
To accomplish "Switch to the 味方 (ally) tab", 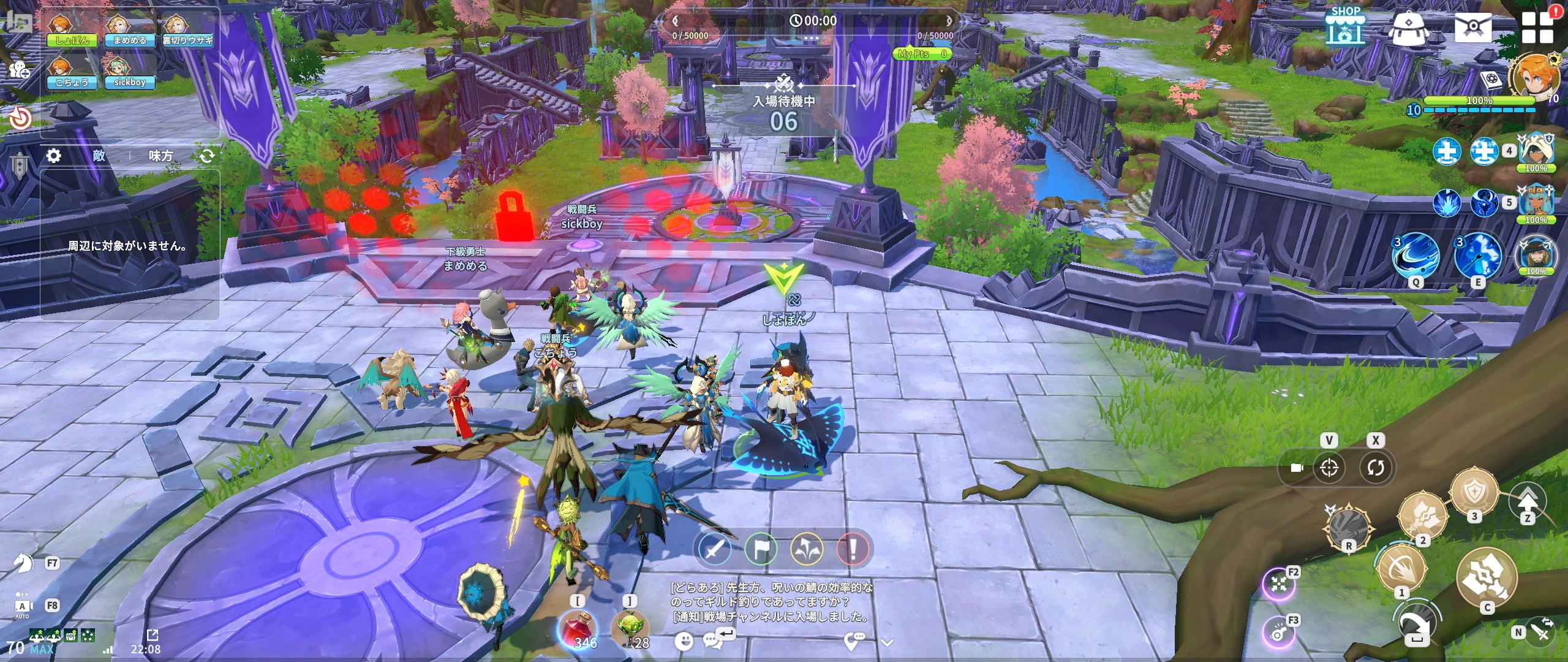I will 160,156.
